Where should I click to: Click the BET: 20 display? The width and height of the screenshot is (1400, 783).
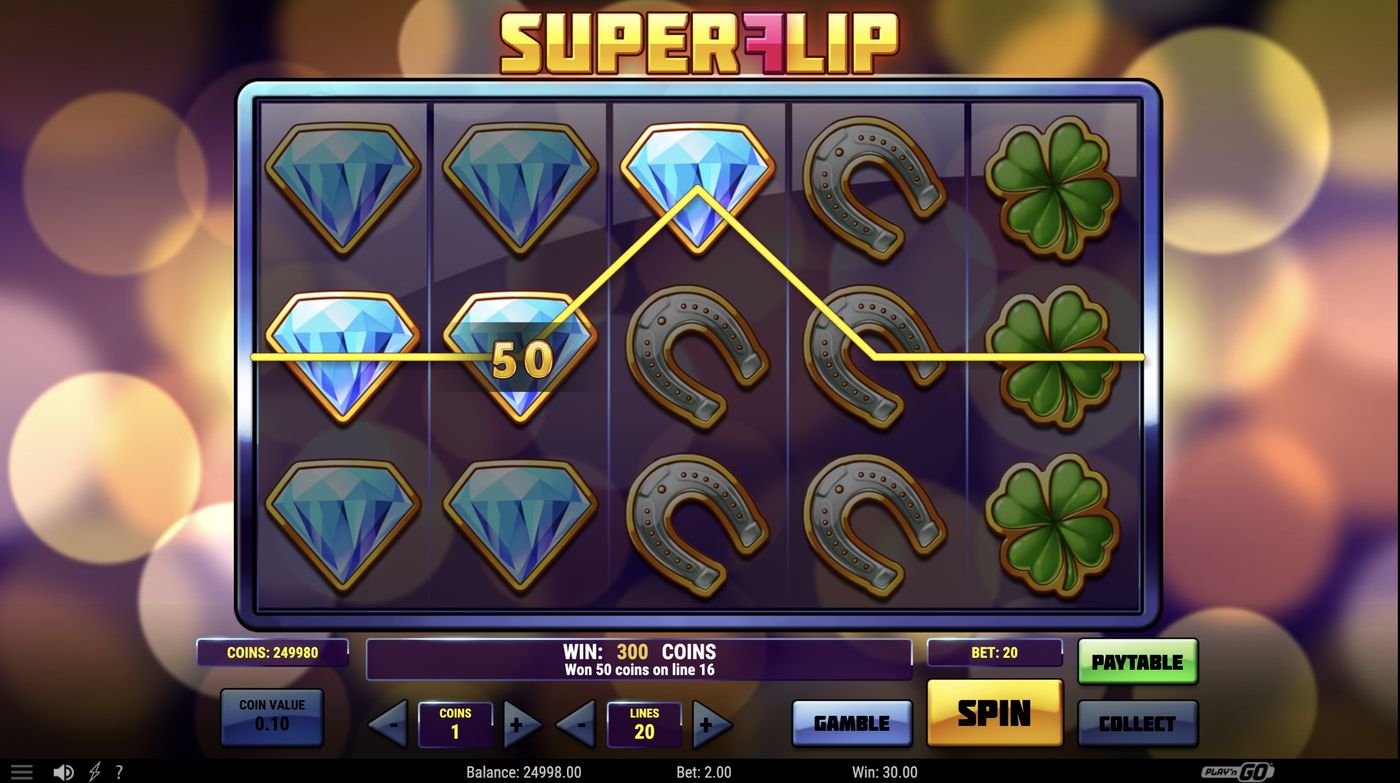tap(995, 653)
